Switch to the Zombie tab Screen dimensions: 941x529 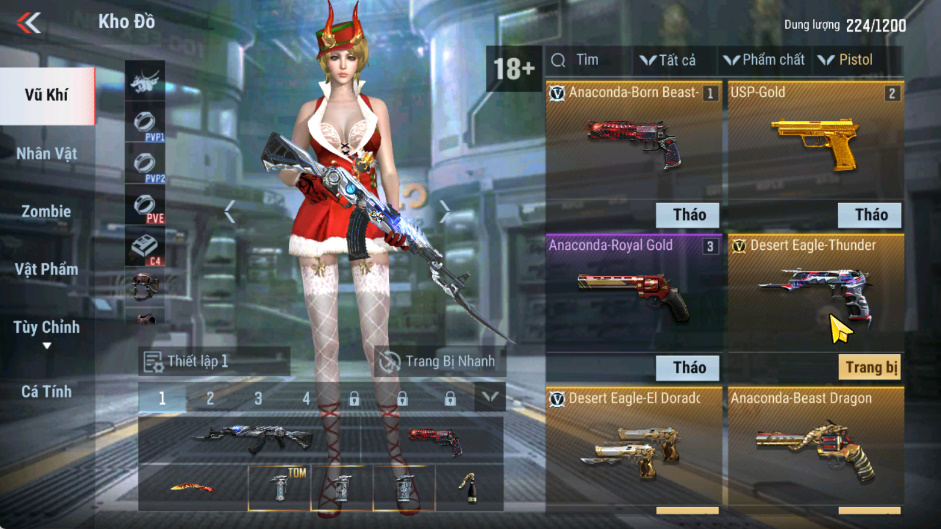pos(47,212)
